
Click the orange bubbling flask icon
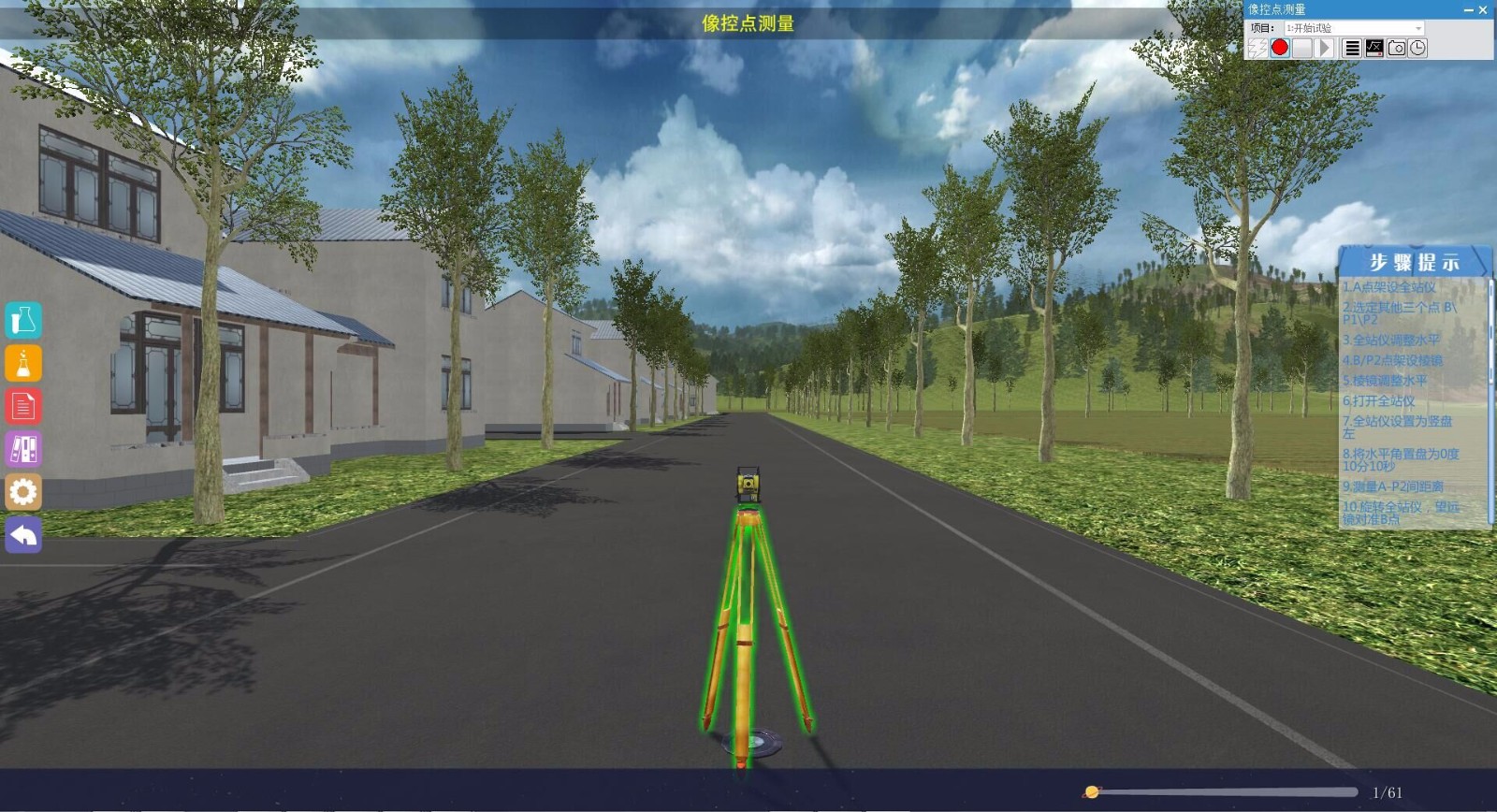coord(23,364)
